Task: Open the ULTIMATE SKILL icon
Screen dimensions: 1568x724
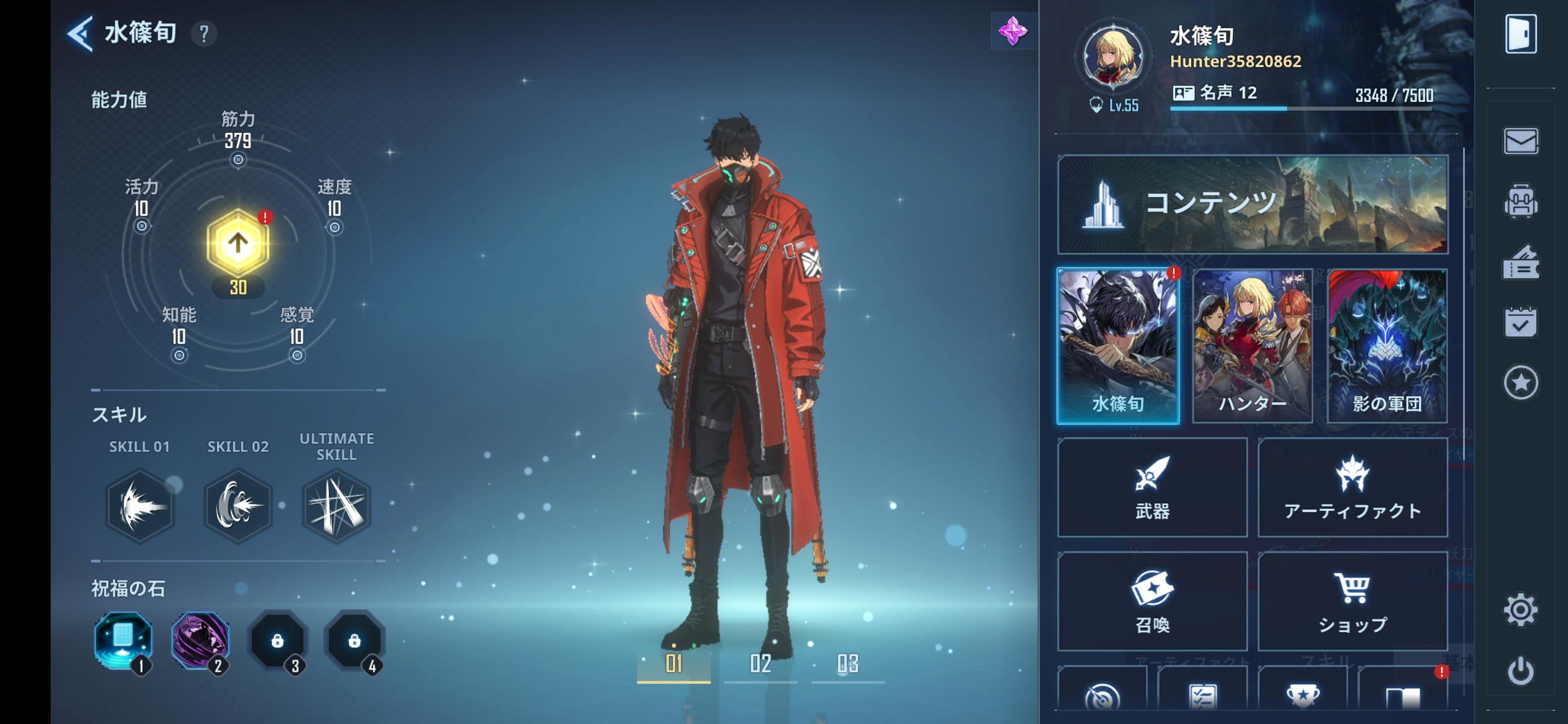Action: coord(336,505)
